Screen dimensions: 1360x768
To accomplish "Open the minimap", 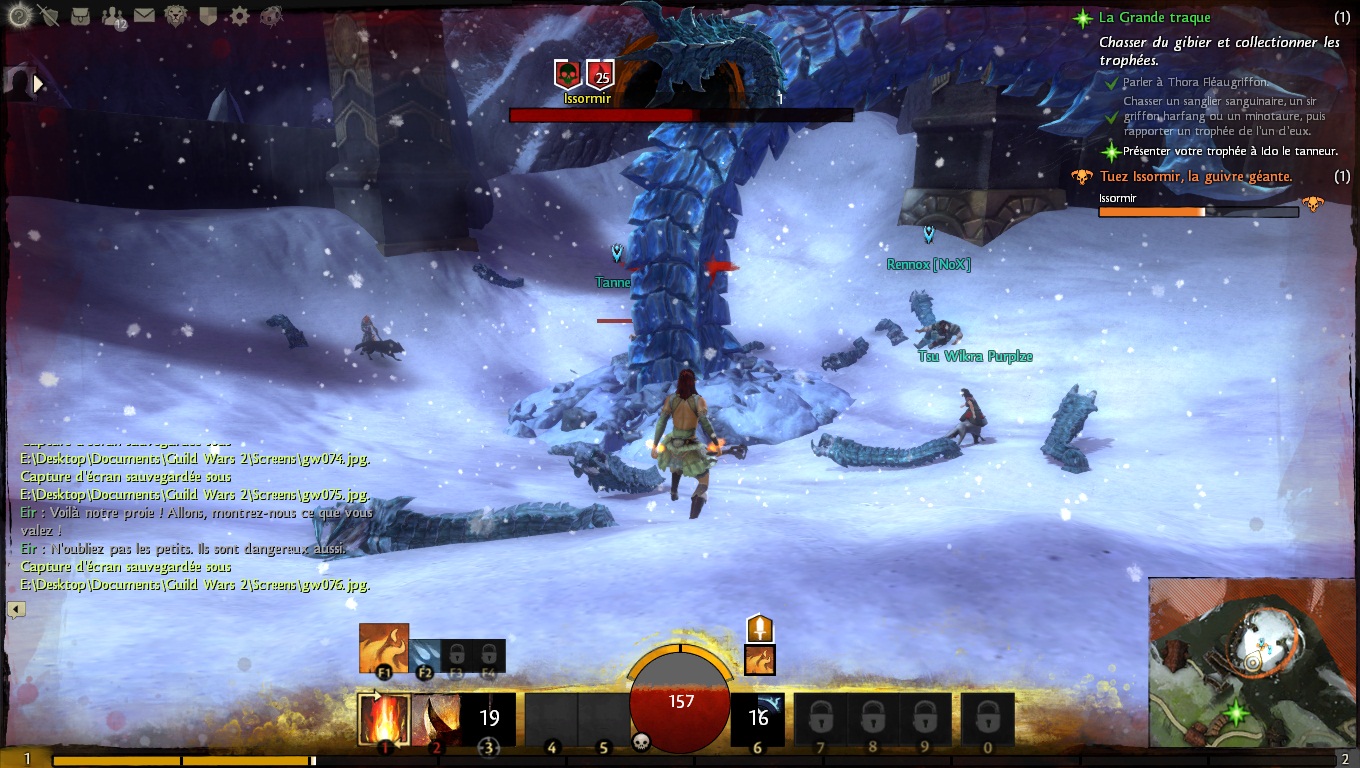I will coord(1253,661).
